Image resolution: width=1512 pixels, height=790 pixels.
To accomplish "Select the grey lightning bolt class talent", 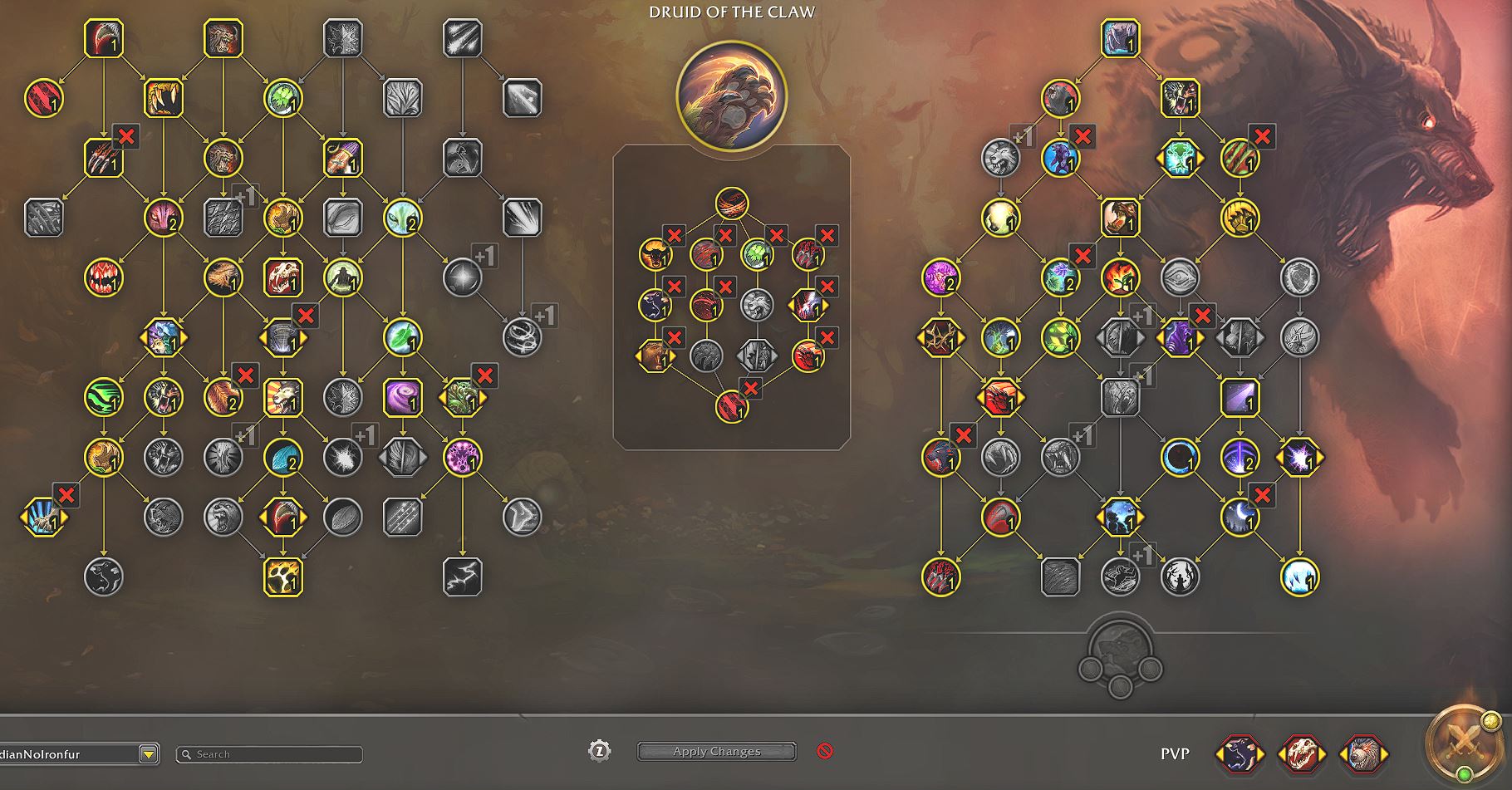I will pyautogui.click(x=462, y=577).
